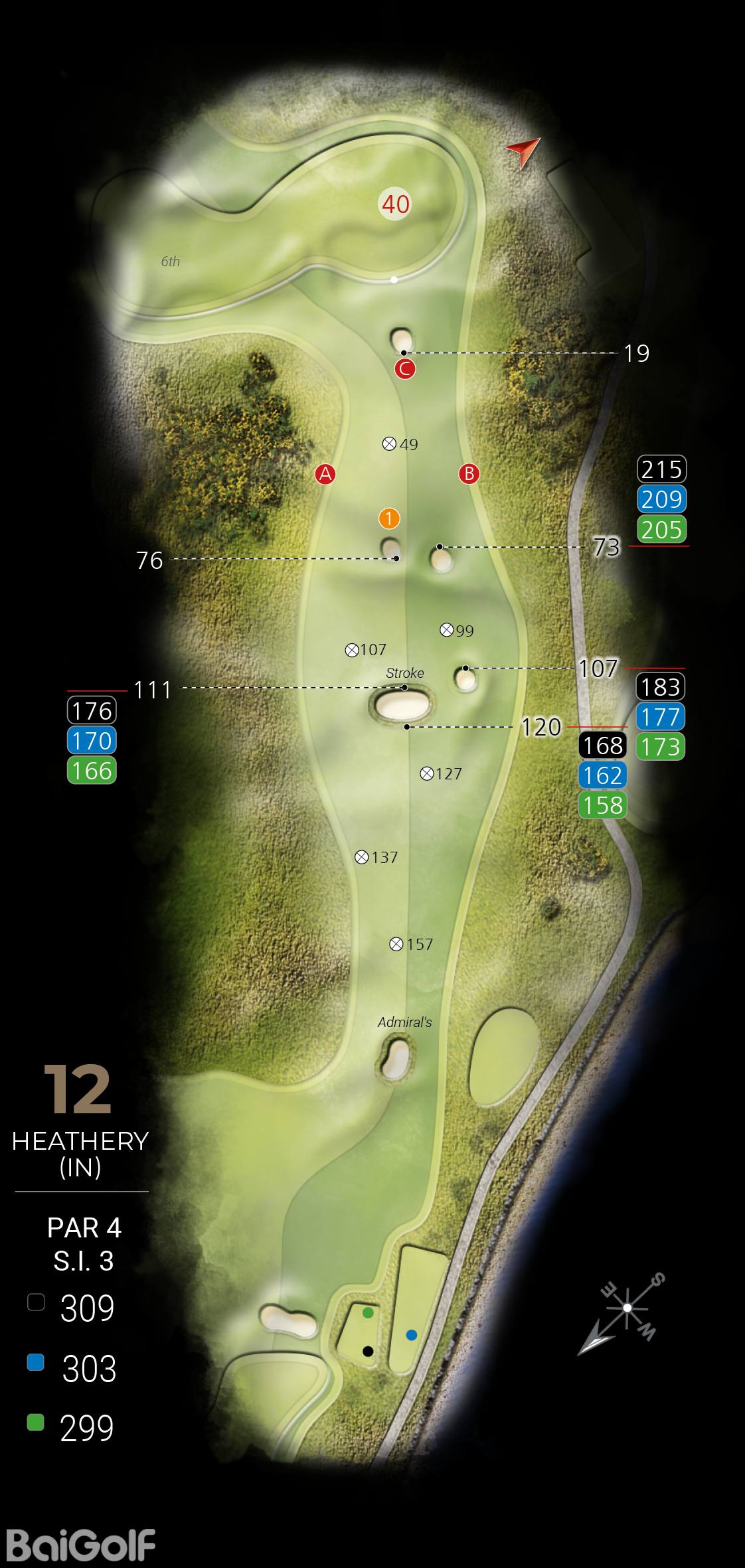Click the red direction arrow
Screen dimensions: 745x1568
[523, 152]
